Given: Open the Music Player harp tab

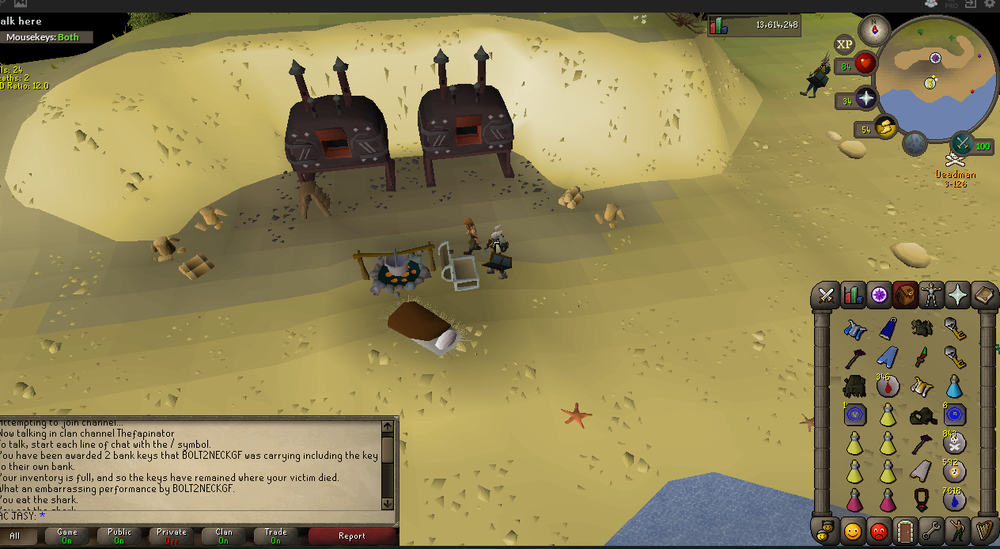Looking at the screenshot, I should [985, 530].
